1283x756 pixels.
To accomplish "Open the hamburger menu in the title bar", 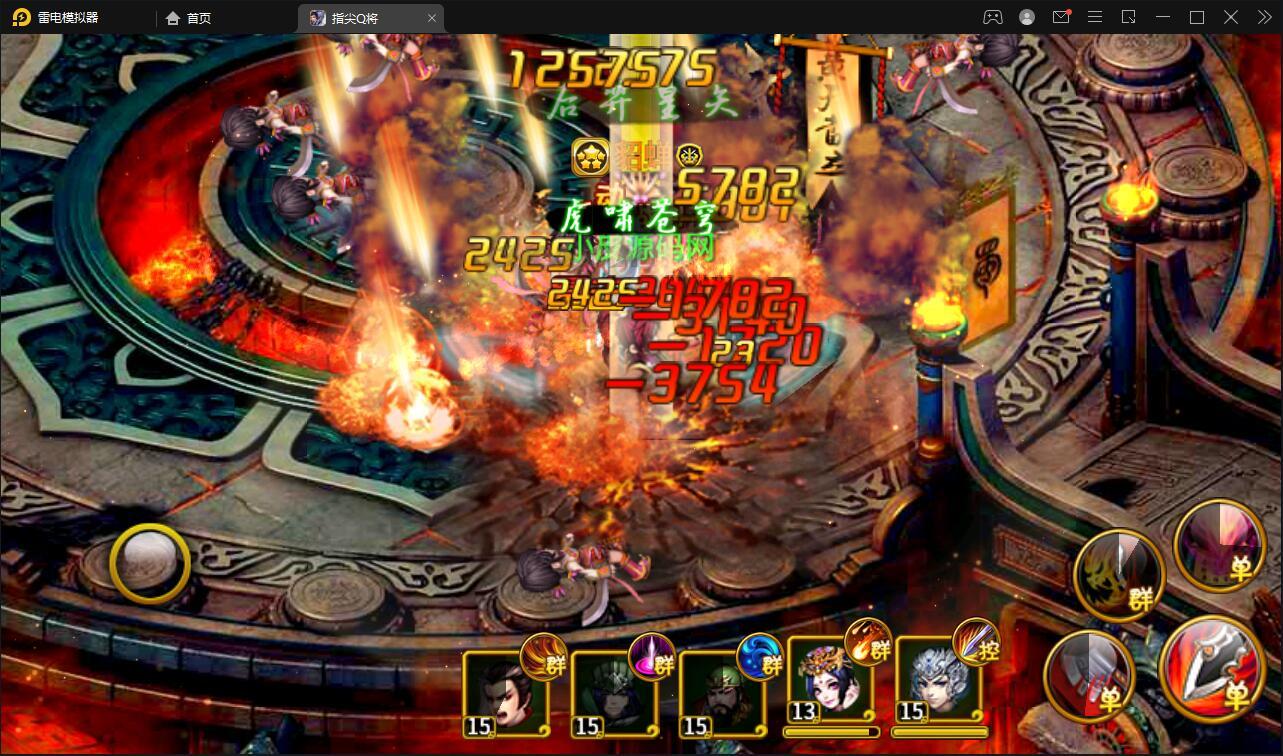I will [1095, 17].
